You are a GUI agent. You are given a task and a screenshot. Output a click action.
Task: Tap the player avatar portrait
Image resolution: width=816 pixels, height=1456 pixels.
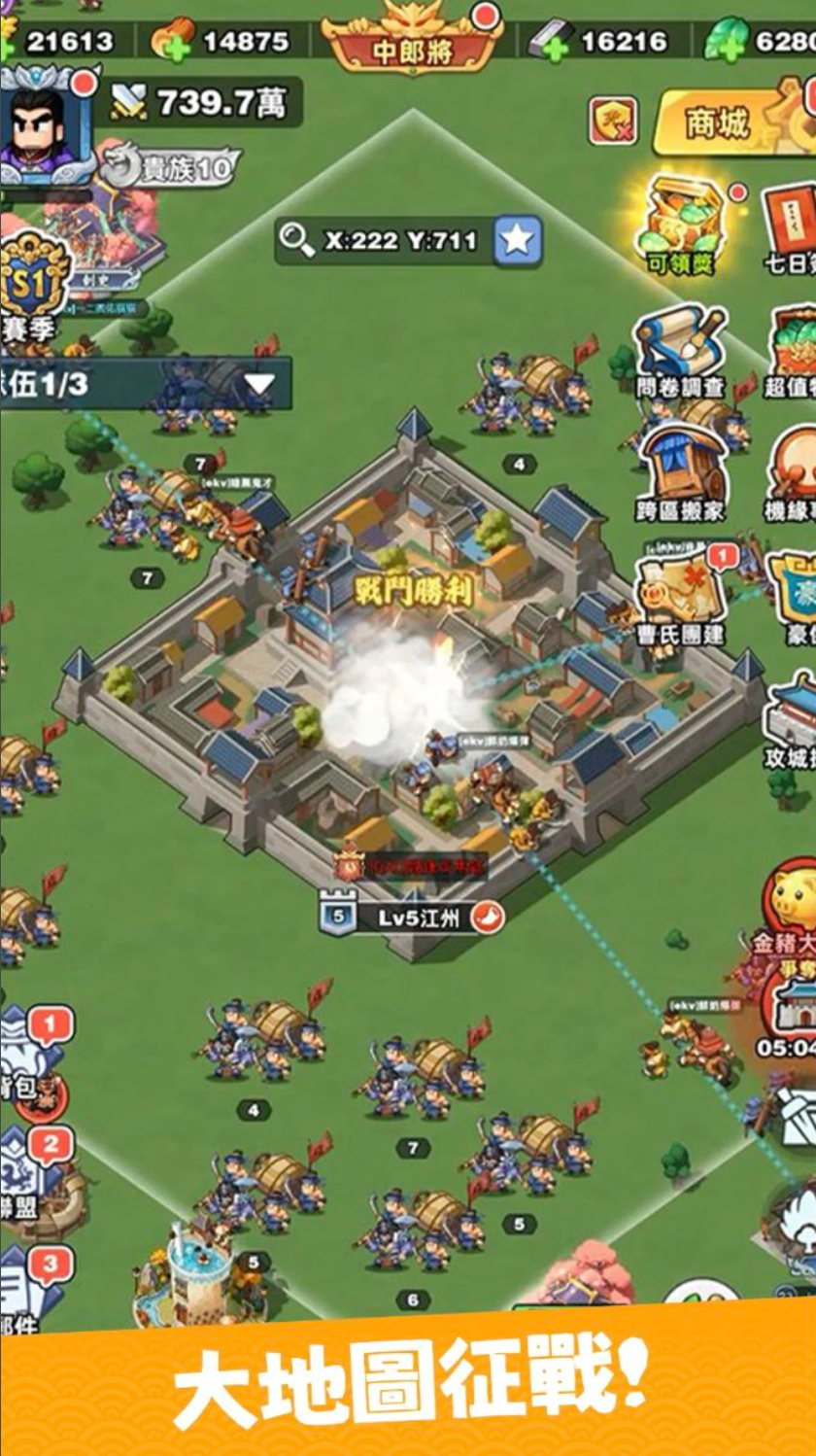point(44,125)
